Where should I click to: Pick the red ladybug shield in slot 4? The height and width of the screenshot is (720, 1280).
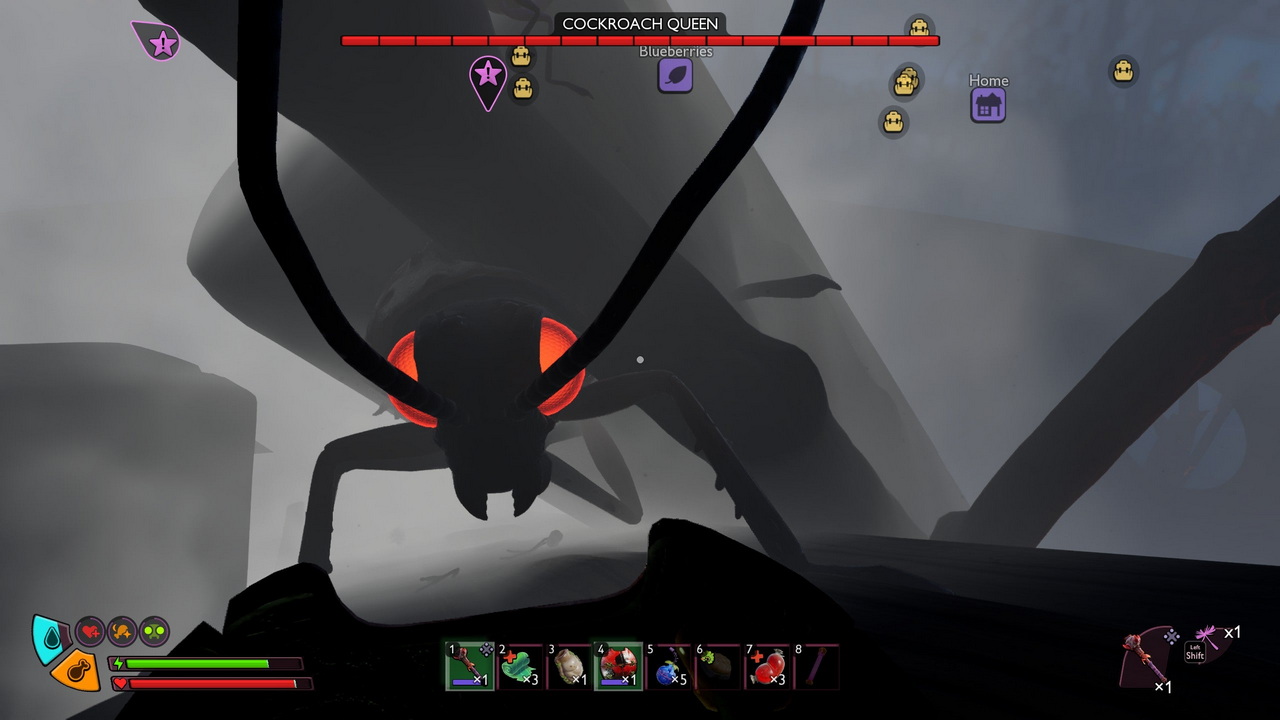pos(618,666)
